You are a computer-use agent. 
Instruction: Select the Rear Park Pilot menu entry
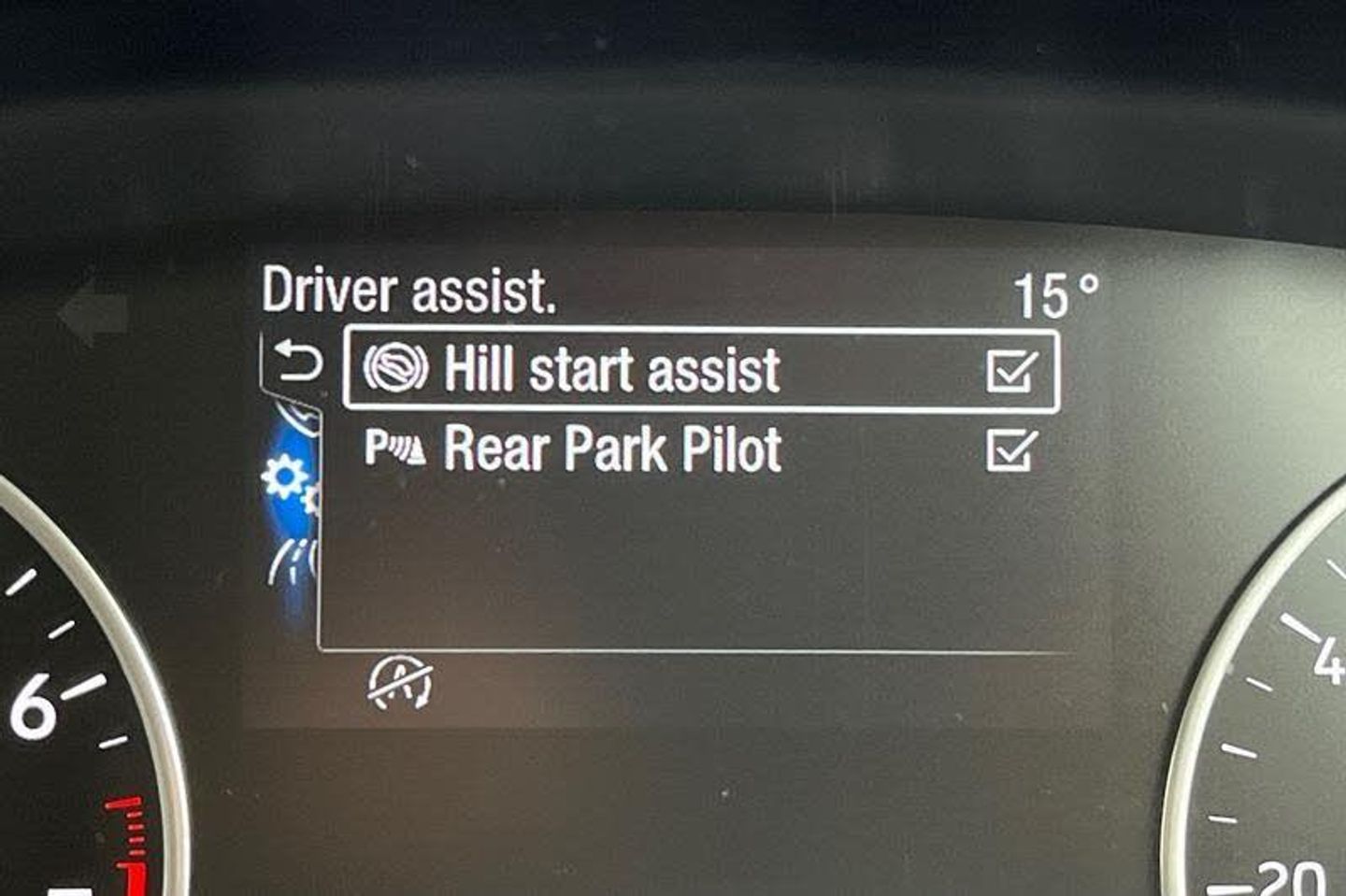pyautogui.click(x=612, y=450)
